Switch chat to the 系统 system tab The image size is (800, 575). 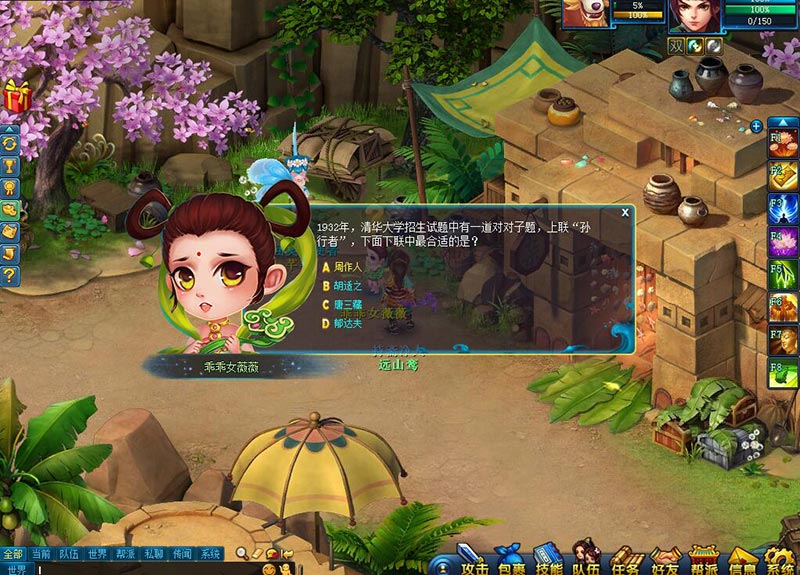pyautogui.click(x=210, y=553)
